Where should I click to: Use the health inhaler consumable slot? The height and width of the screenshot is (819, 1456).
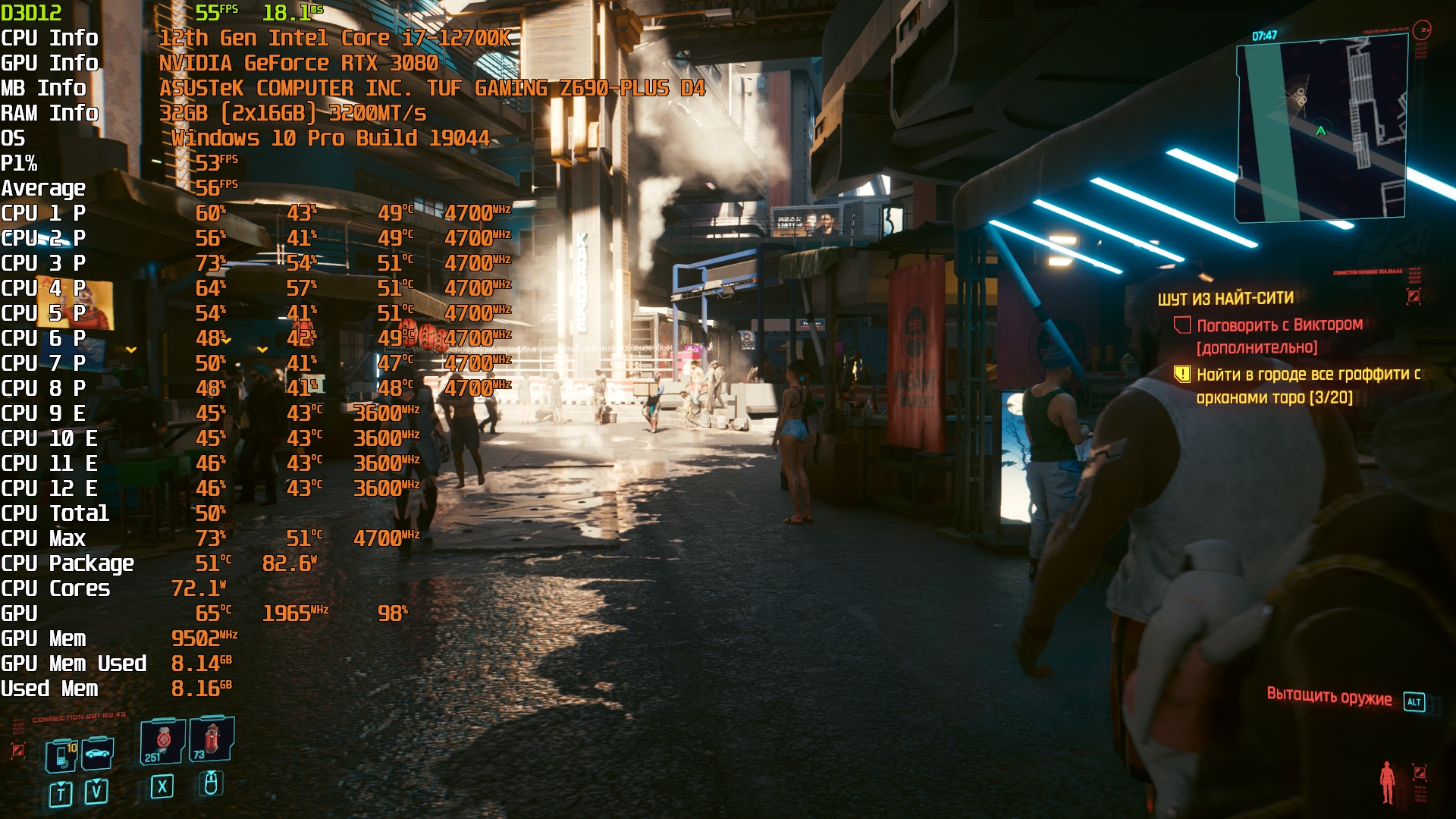[162, 741]
